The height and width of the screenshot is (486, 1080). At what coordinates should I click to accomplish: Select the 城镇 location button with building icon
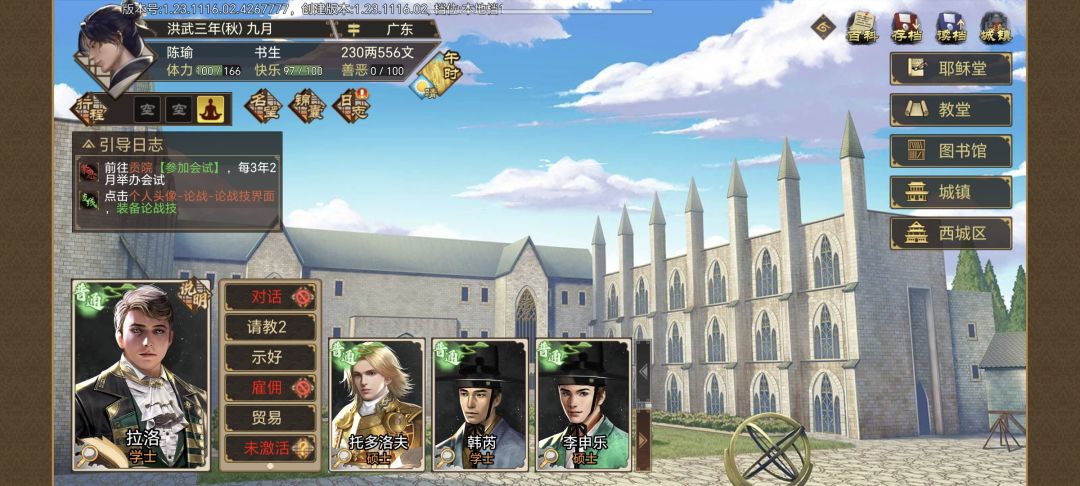950,192
